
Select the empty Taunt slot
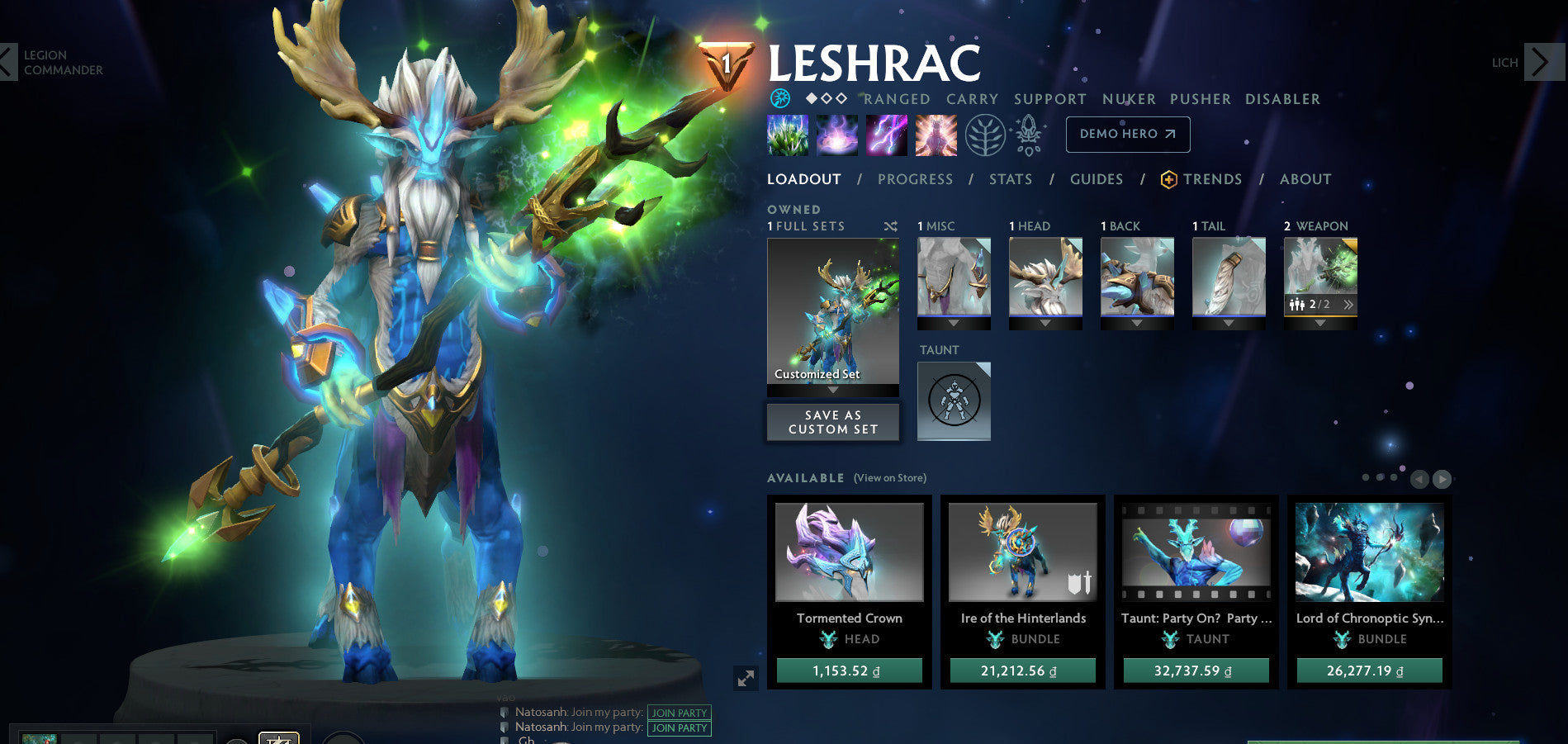954,401
